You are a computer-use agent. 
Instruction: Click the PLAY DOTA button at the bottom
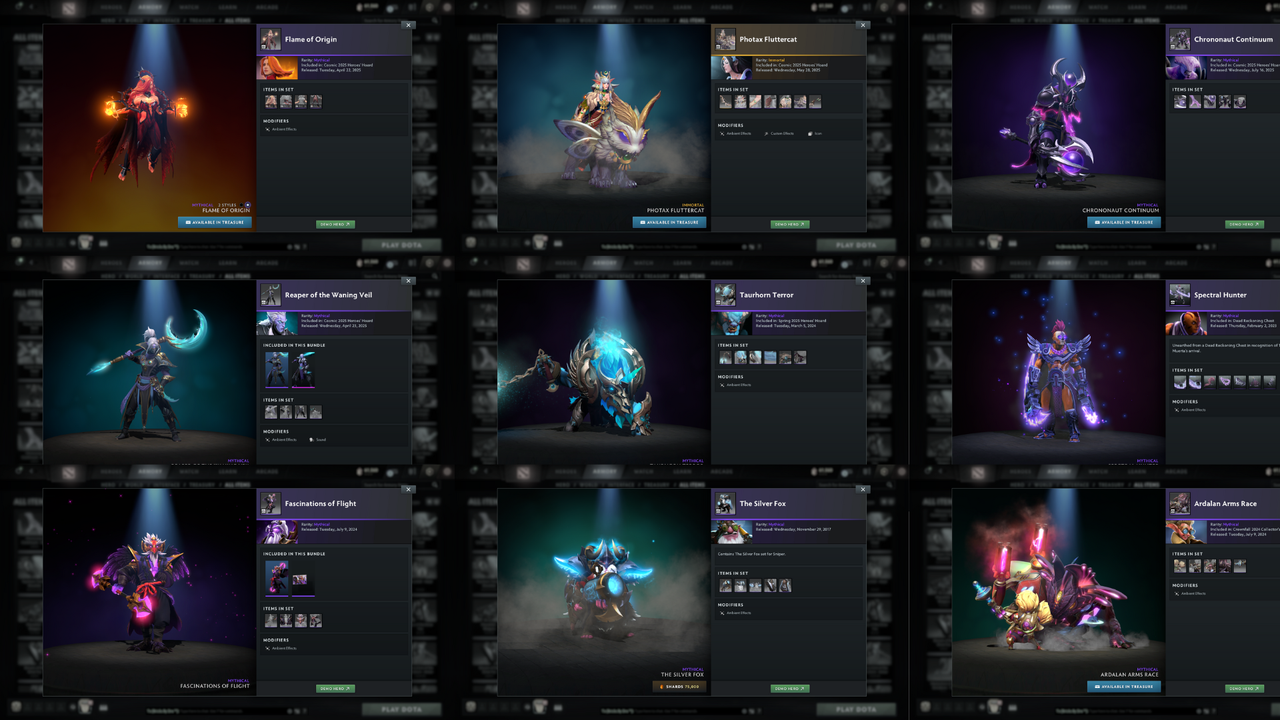coord(402,708)
